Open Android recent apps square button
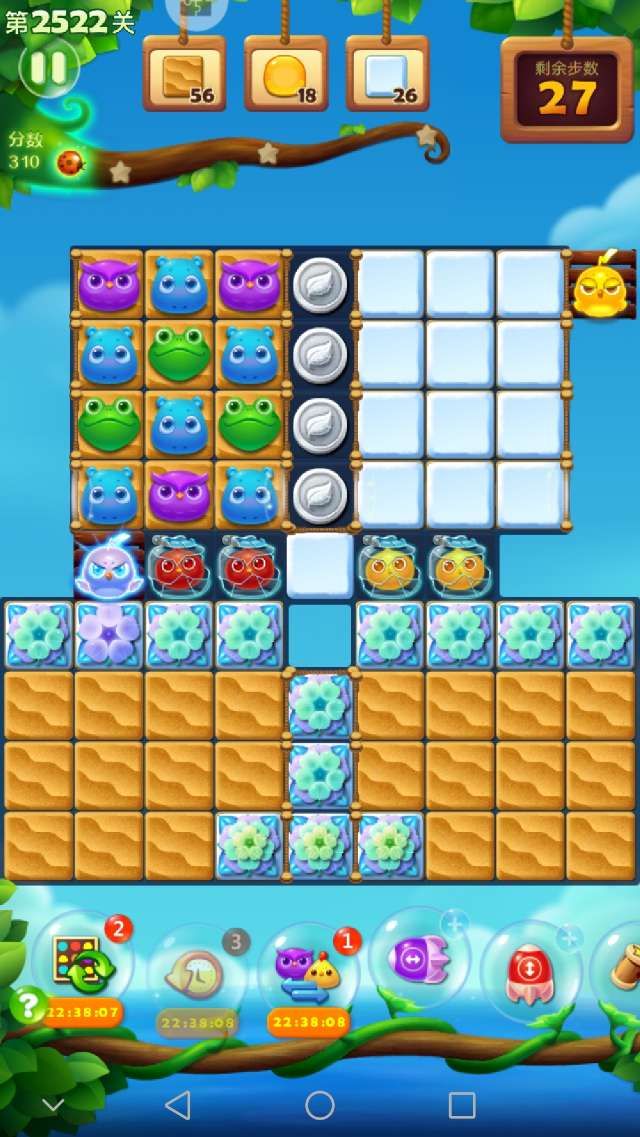This screenshot has width=640, height=1137. [462, 1105]
